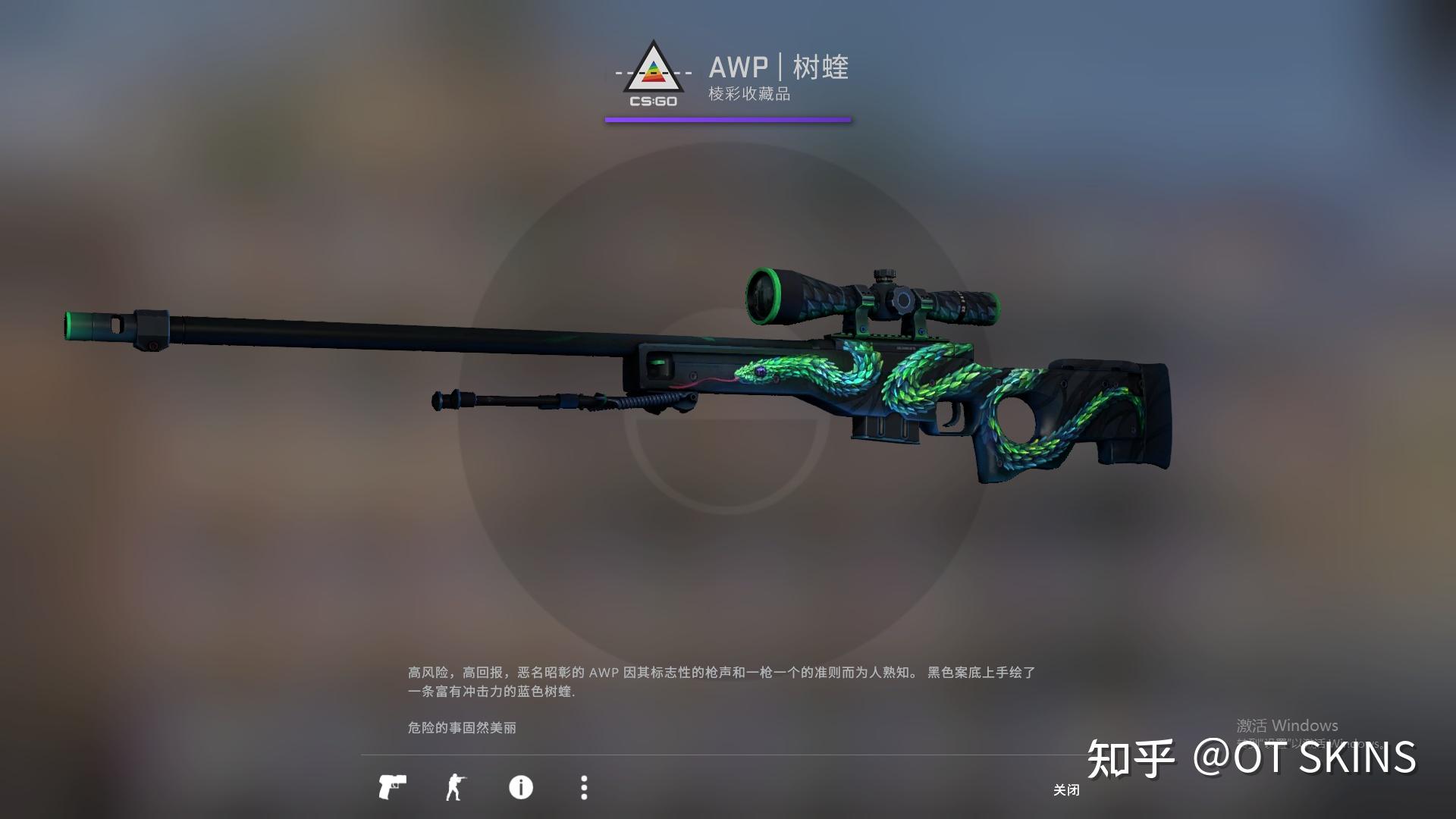Click the agent character view icon

tap(456, 789)
